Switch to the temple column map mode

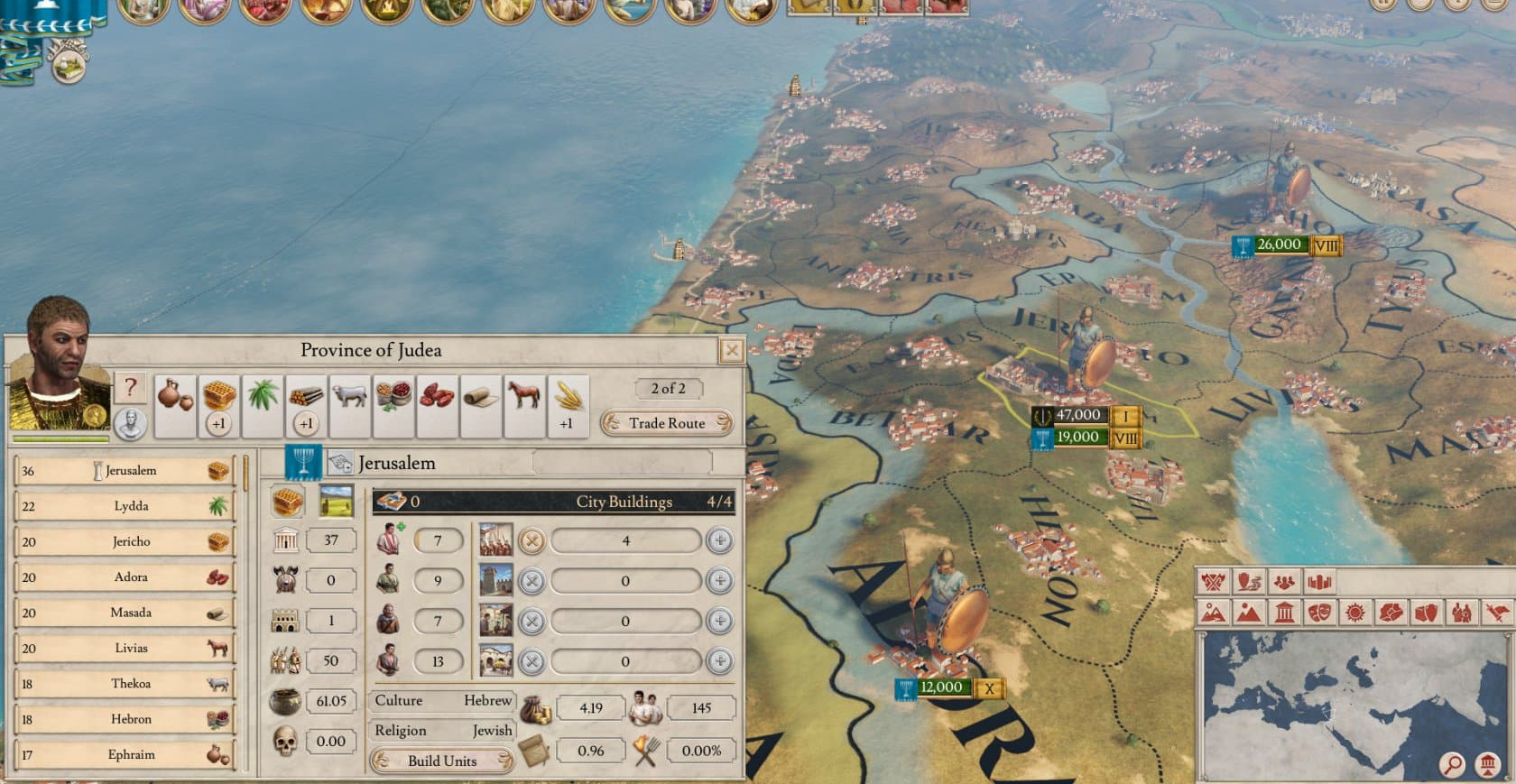point(1283,613)
